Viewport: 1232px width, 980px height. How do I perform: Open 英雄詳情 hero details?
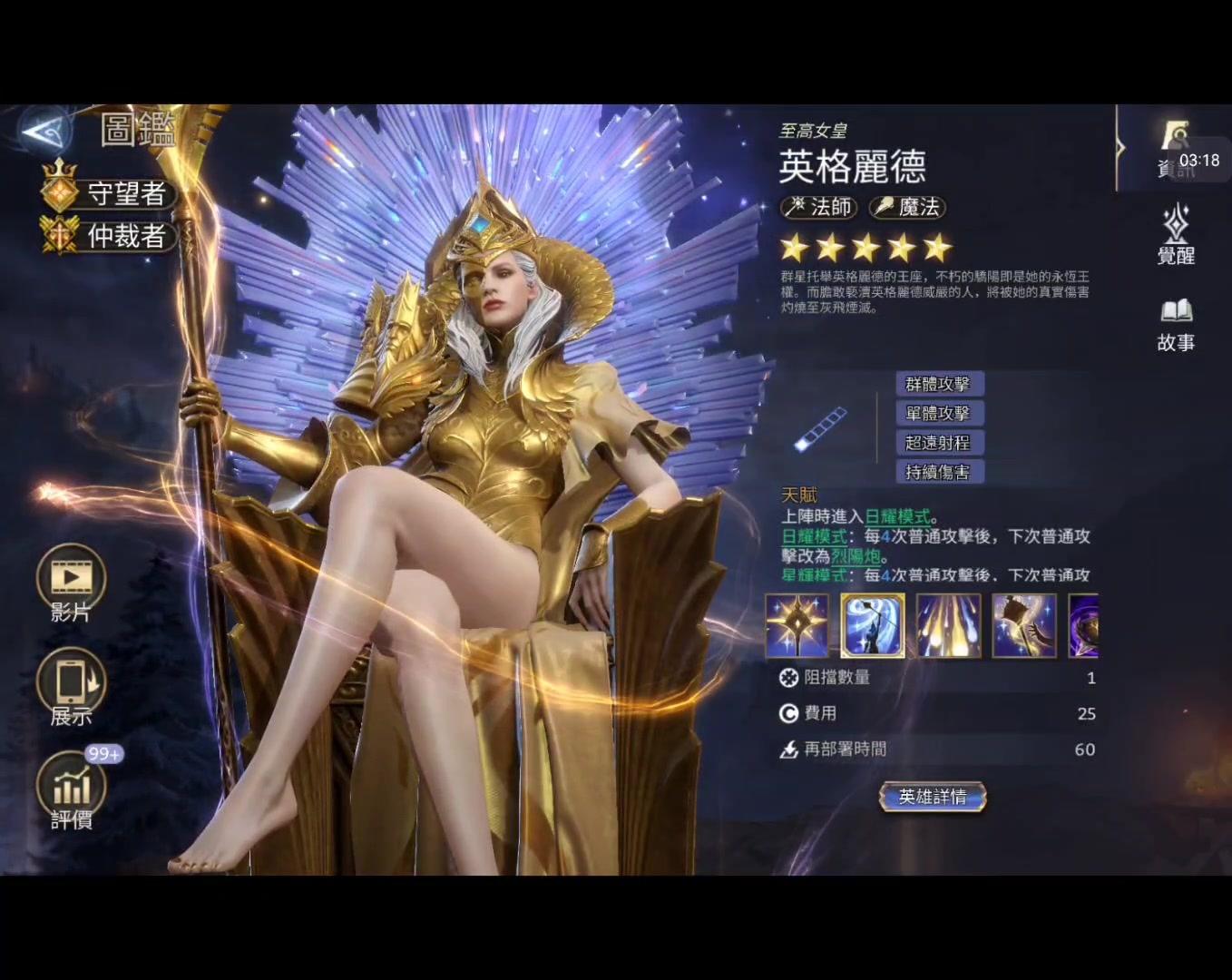pos(933,797)
